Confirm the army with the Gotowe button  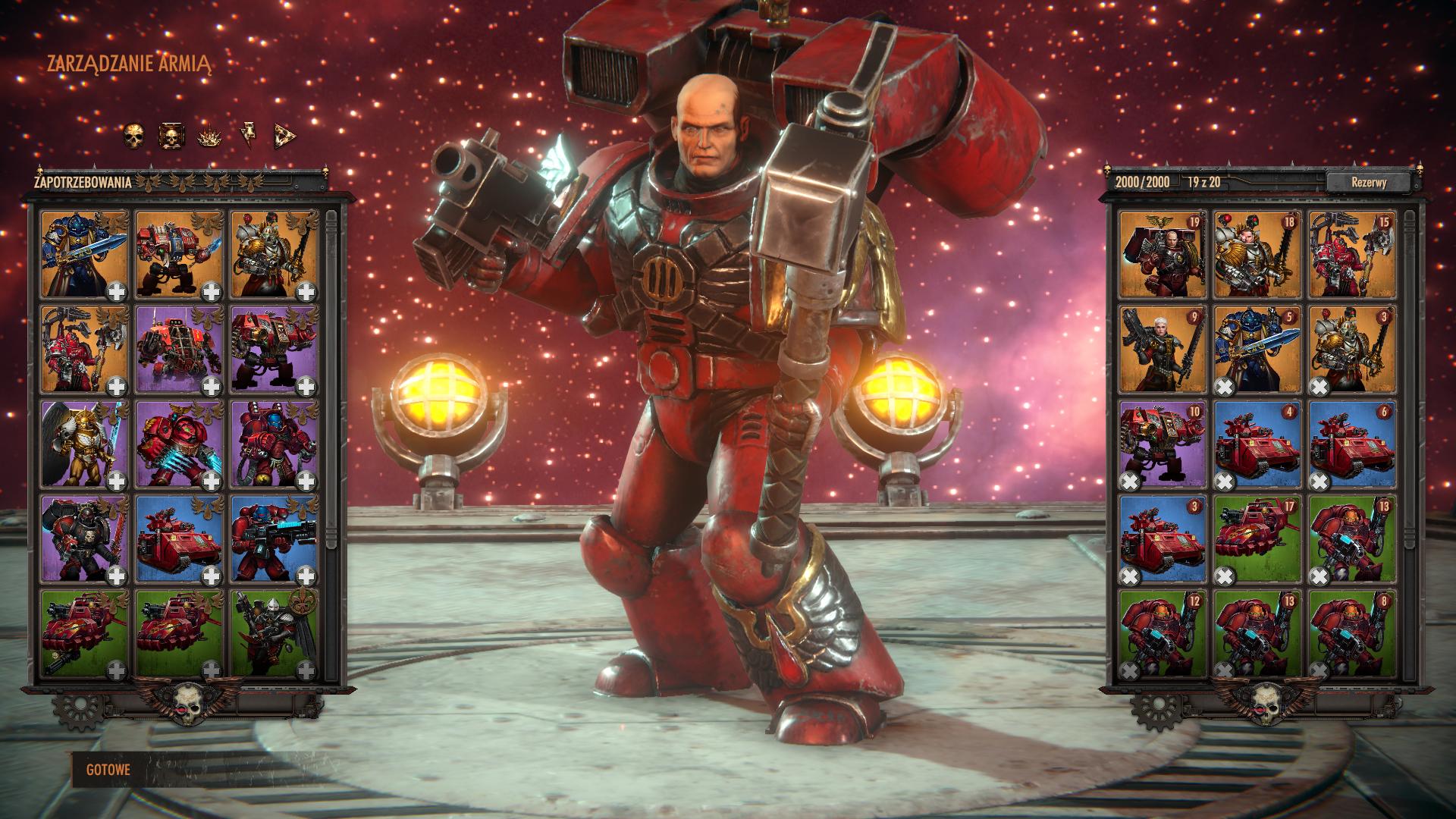click(x=108, y=770)
